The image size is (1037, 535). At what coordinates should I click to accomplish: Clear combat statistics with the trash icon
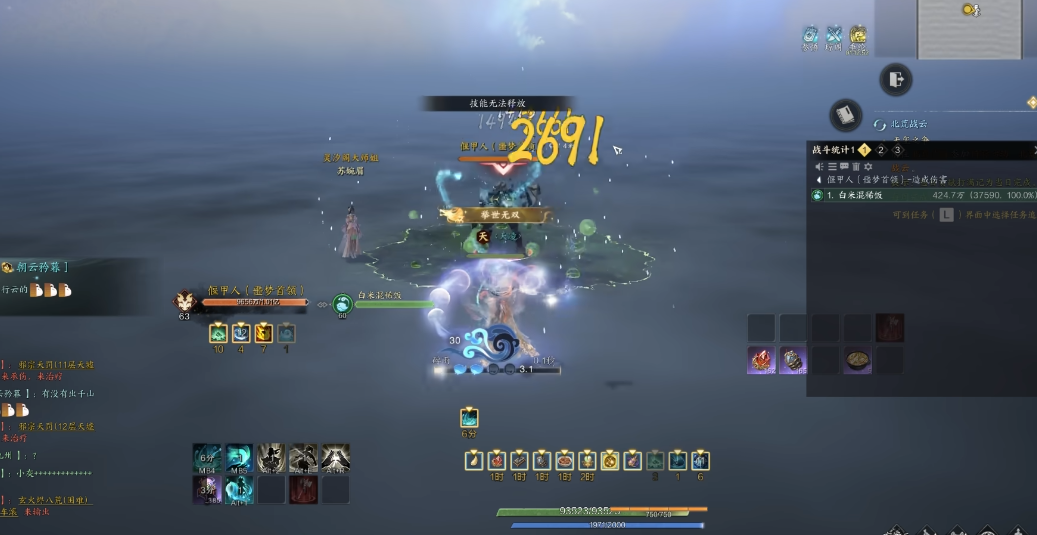856,167
